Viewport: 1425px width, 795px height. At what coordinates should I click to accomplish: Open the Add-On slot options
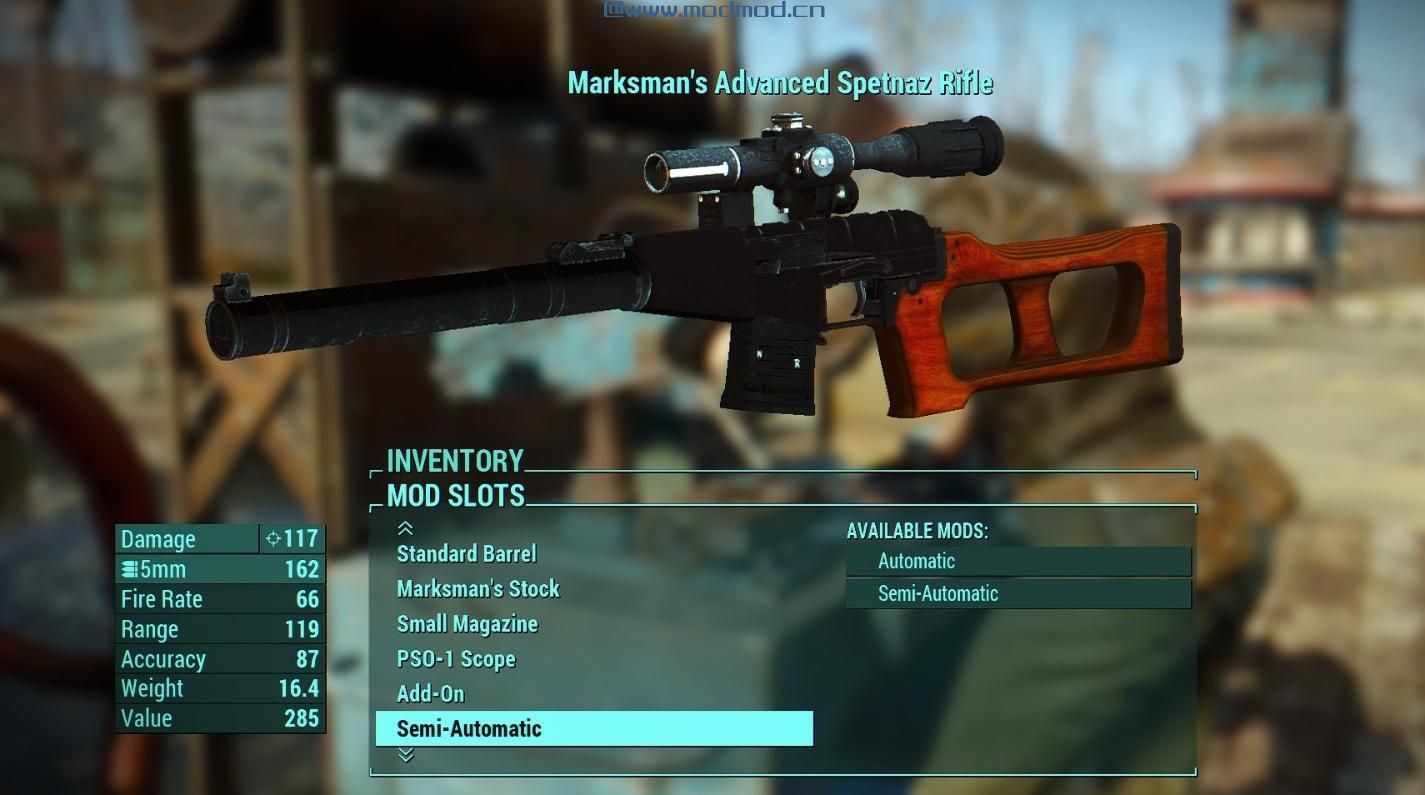click(429, 693)
